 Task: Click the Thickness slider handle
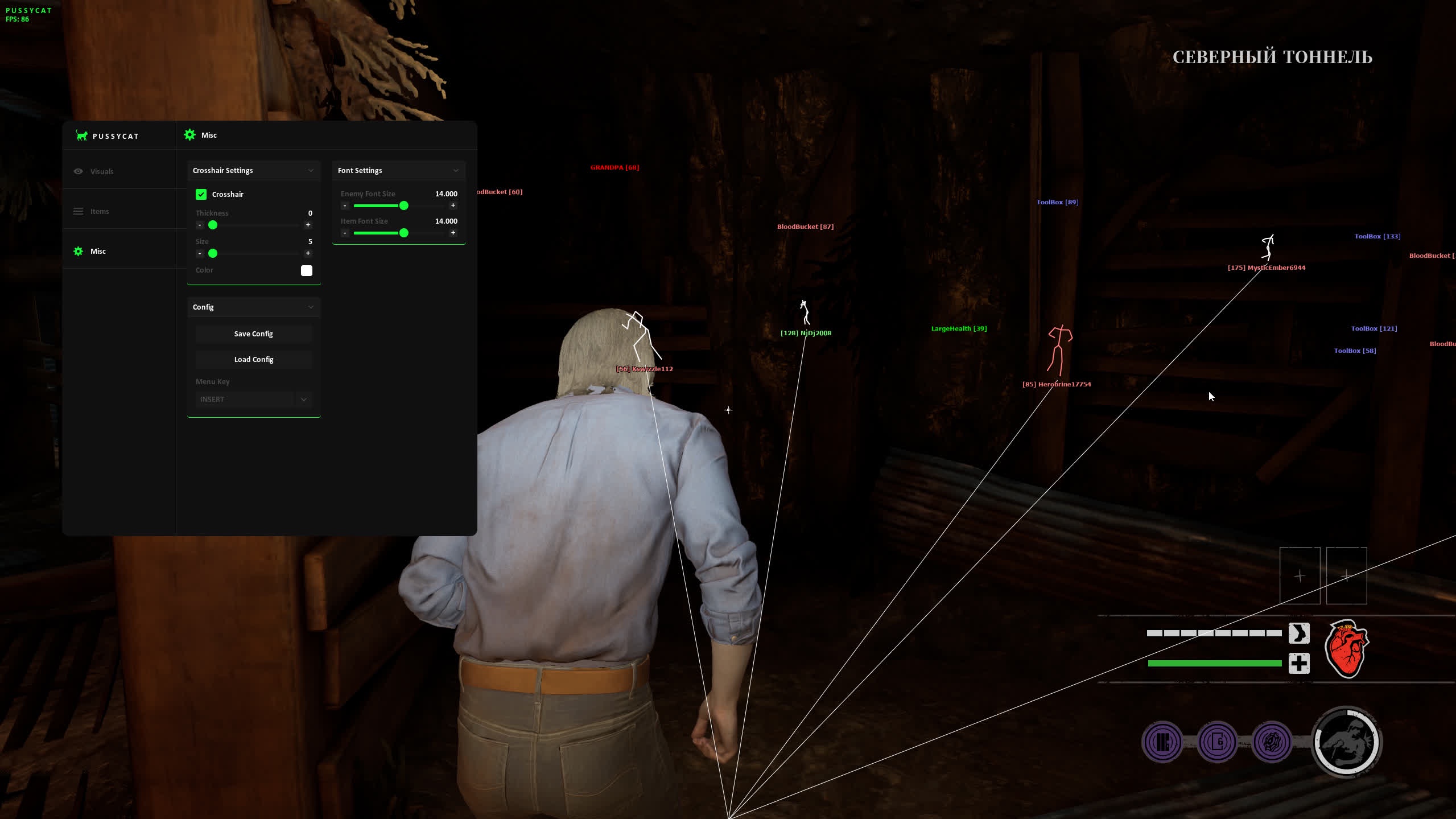[213, 225]
